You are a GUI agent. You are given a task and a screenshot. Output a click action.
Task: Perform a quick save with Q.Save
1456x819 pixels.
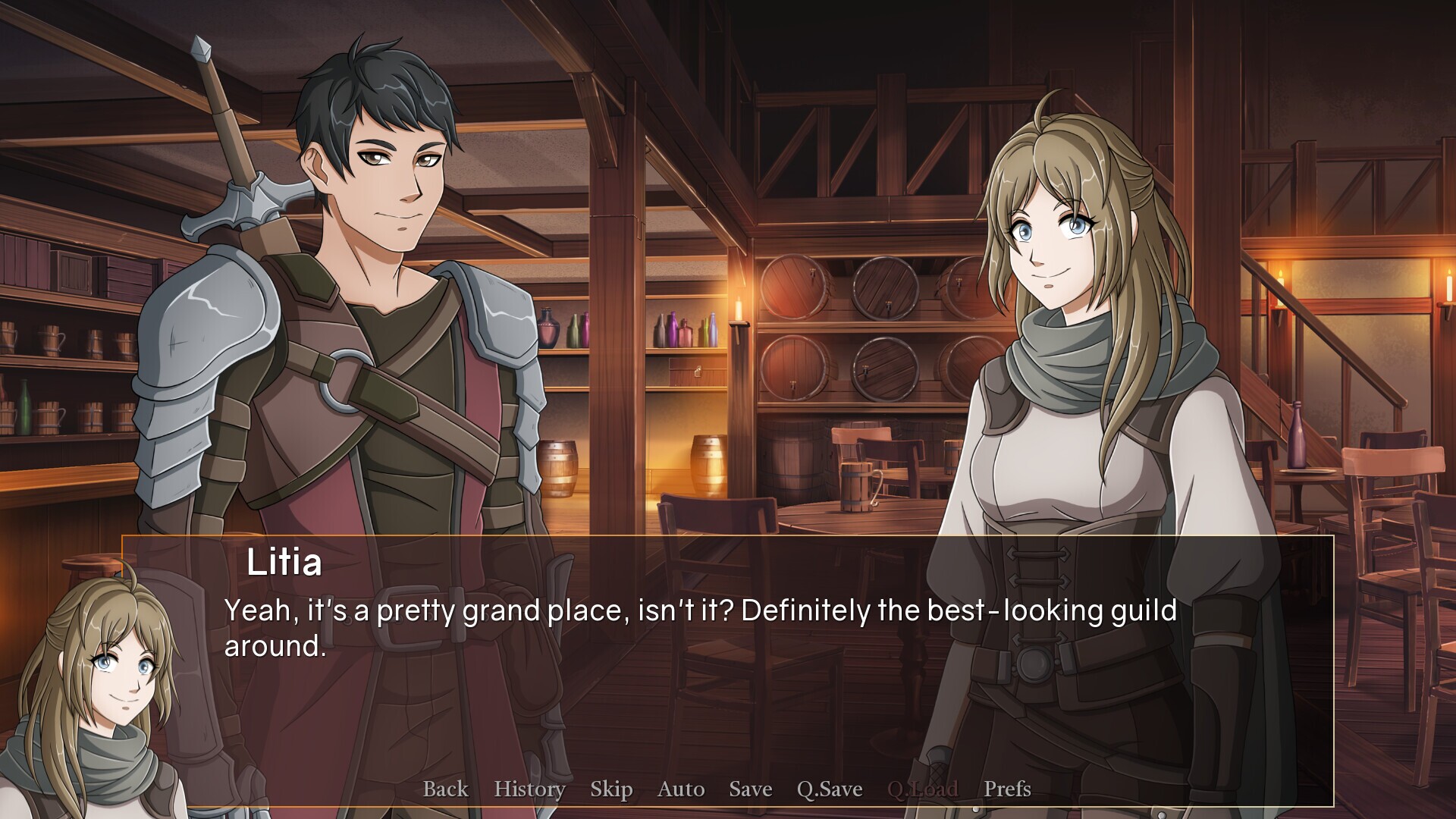coord(828,789)
